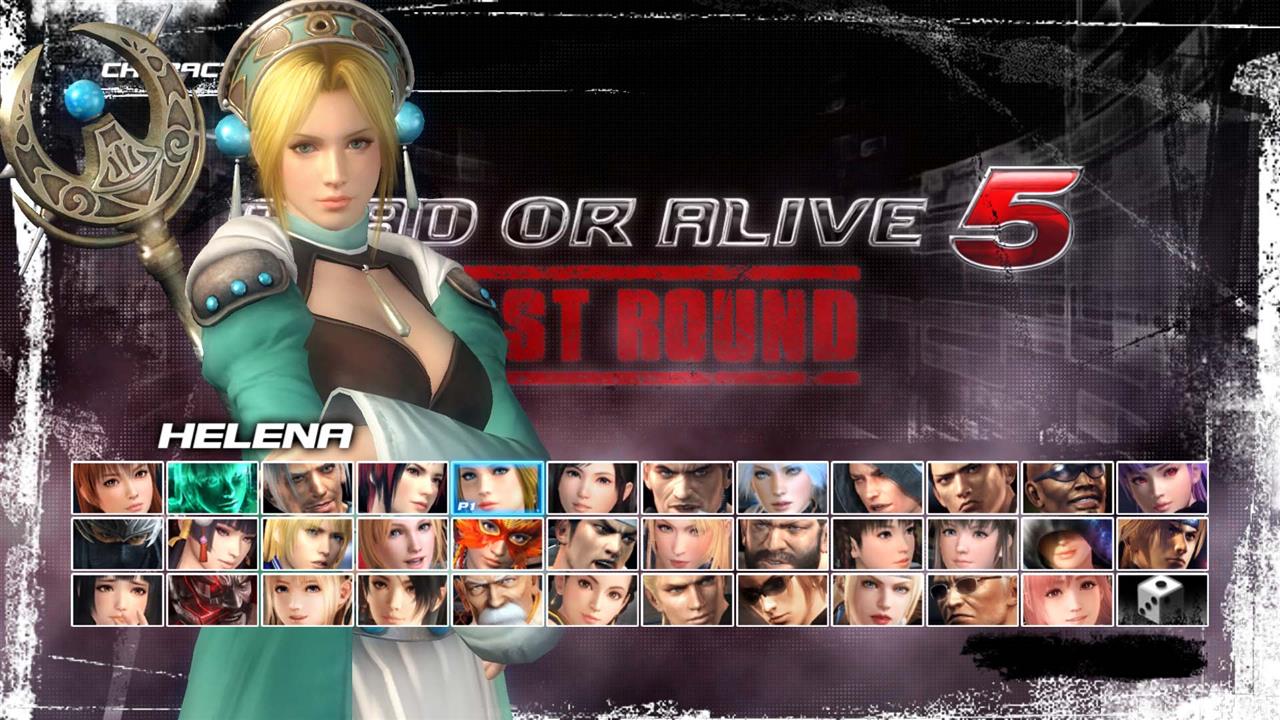Click the currently highlighted Helena portrait
This screenshot has width=1280, height=720.
coord(496,490)
